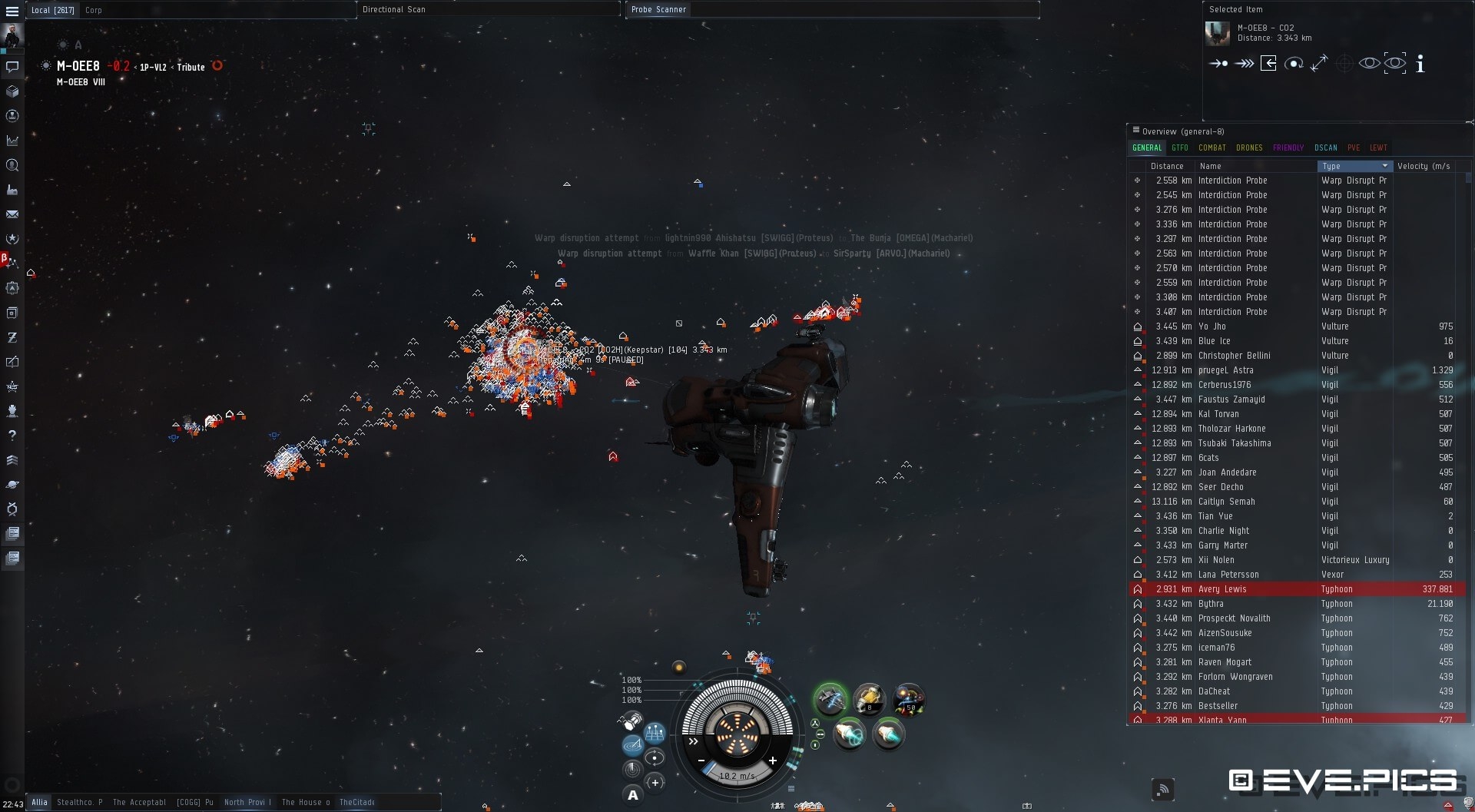1475x812 pixels.
Task: Sort overview by the Distance column
Action: coord(1167,166)
